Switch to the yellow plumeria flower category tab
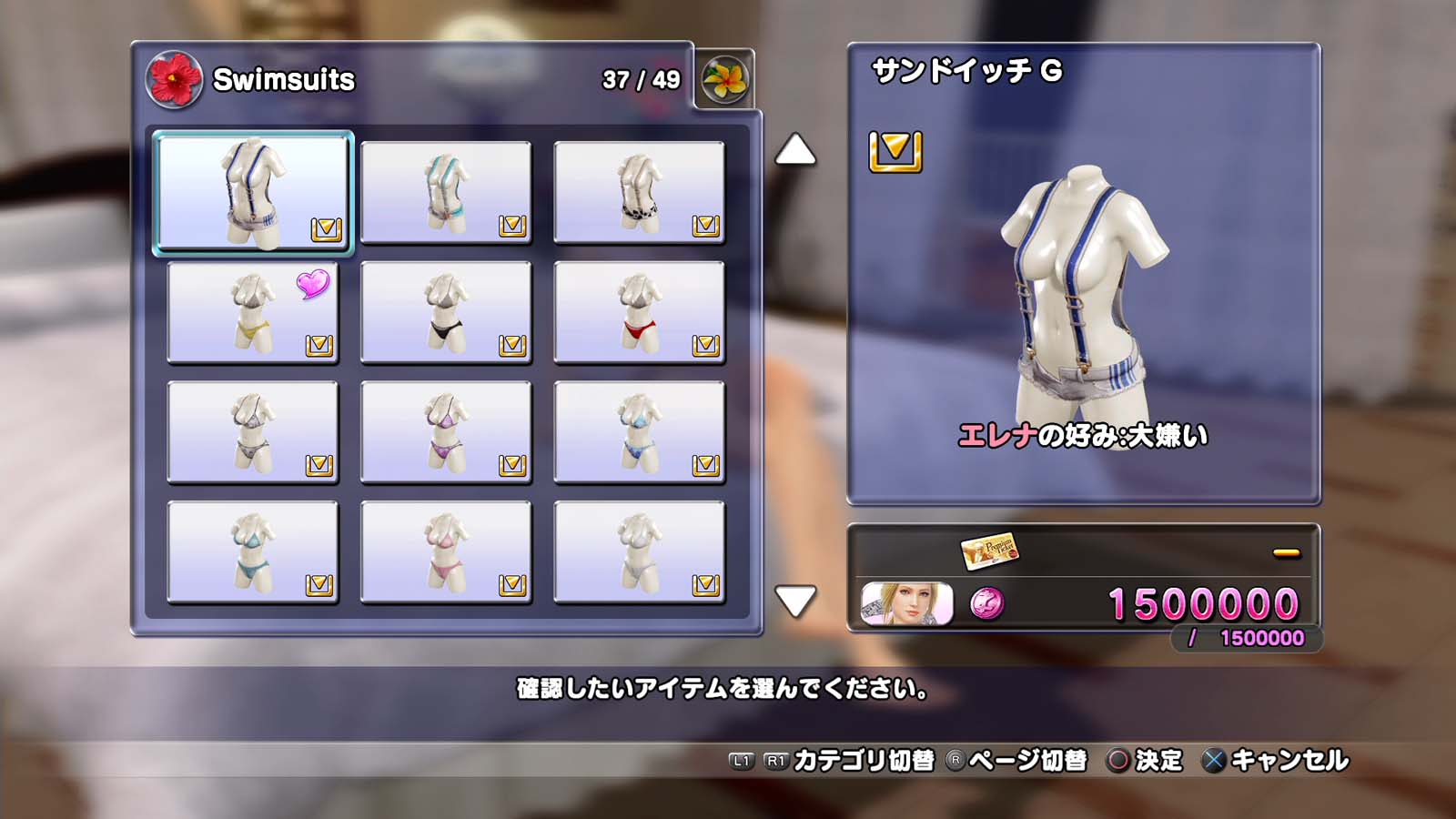 click(724, 79)
